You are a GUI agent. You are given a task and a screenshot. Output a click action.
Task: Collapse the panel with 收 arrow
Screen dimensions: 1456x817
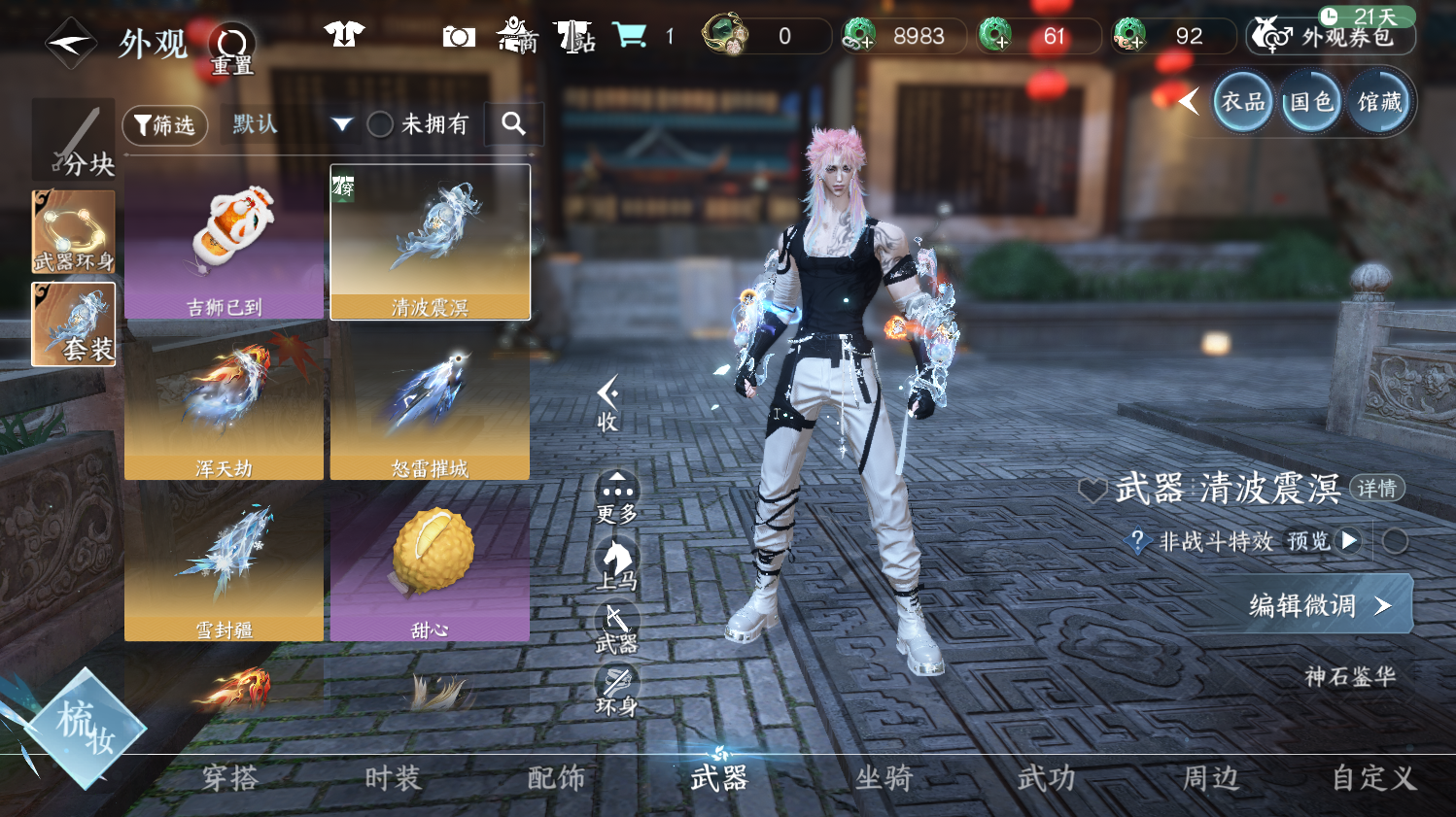coord(607,403)
